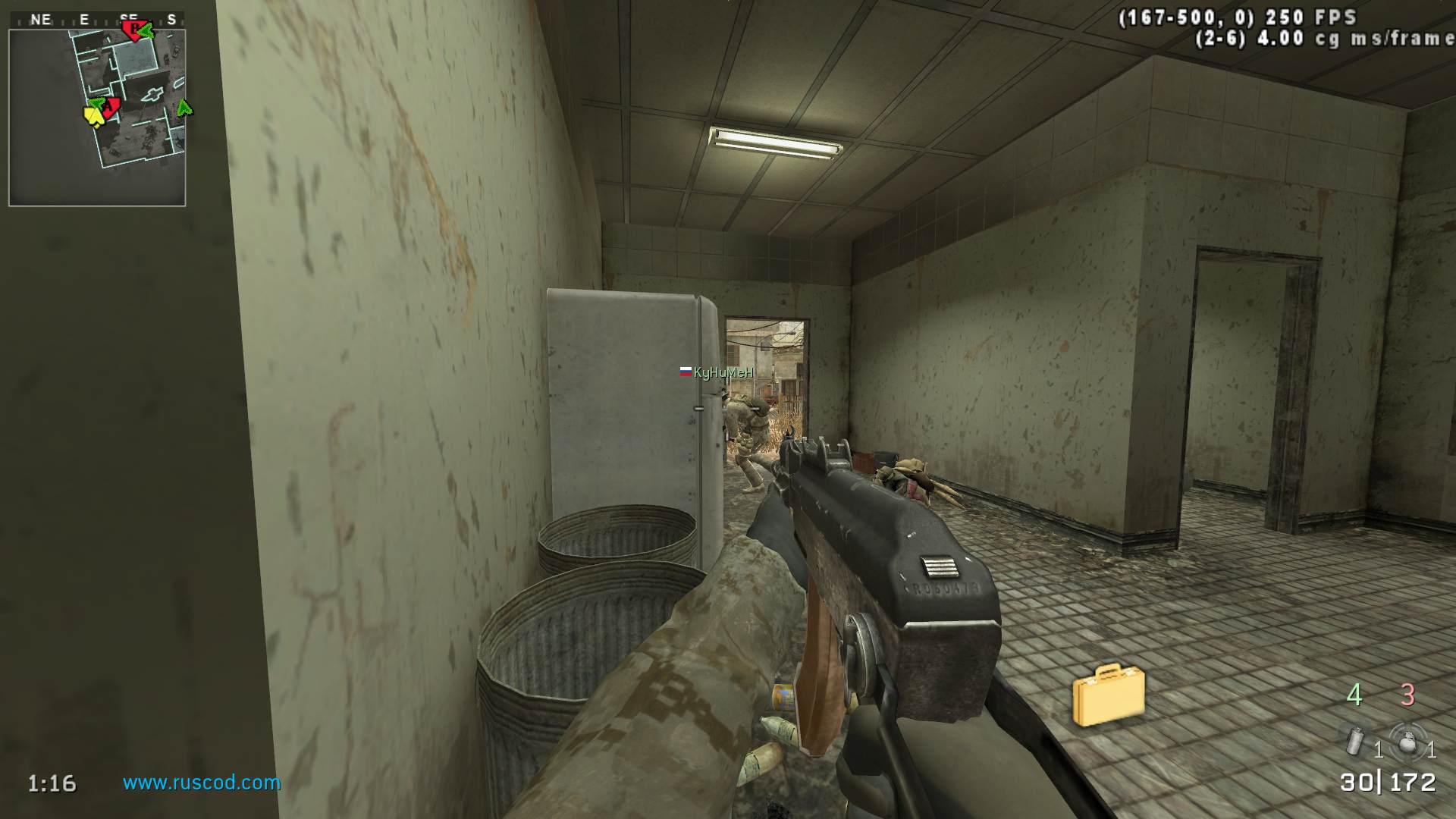This screenshot has height=819, width=1456.
Task: Select the red B objective marker on minimap
Action: pyautogui.click(x=133, y=30)
